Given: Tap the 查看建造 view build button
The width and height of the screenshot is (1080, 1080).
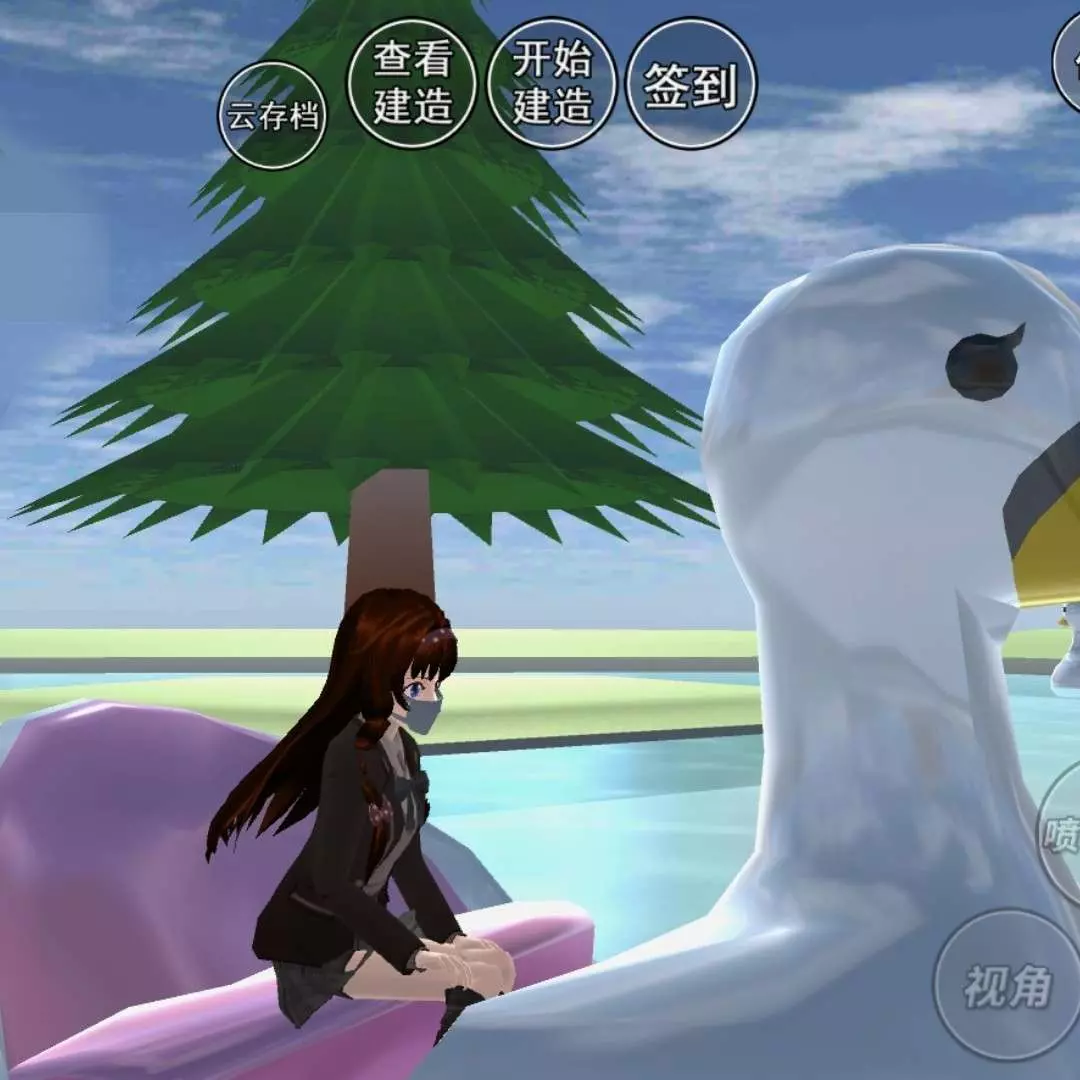Looking at the screenshot, I should pos(412,84).
